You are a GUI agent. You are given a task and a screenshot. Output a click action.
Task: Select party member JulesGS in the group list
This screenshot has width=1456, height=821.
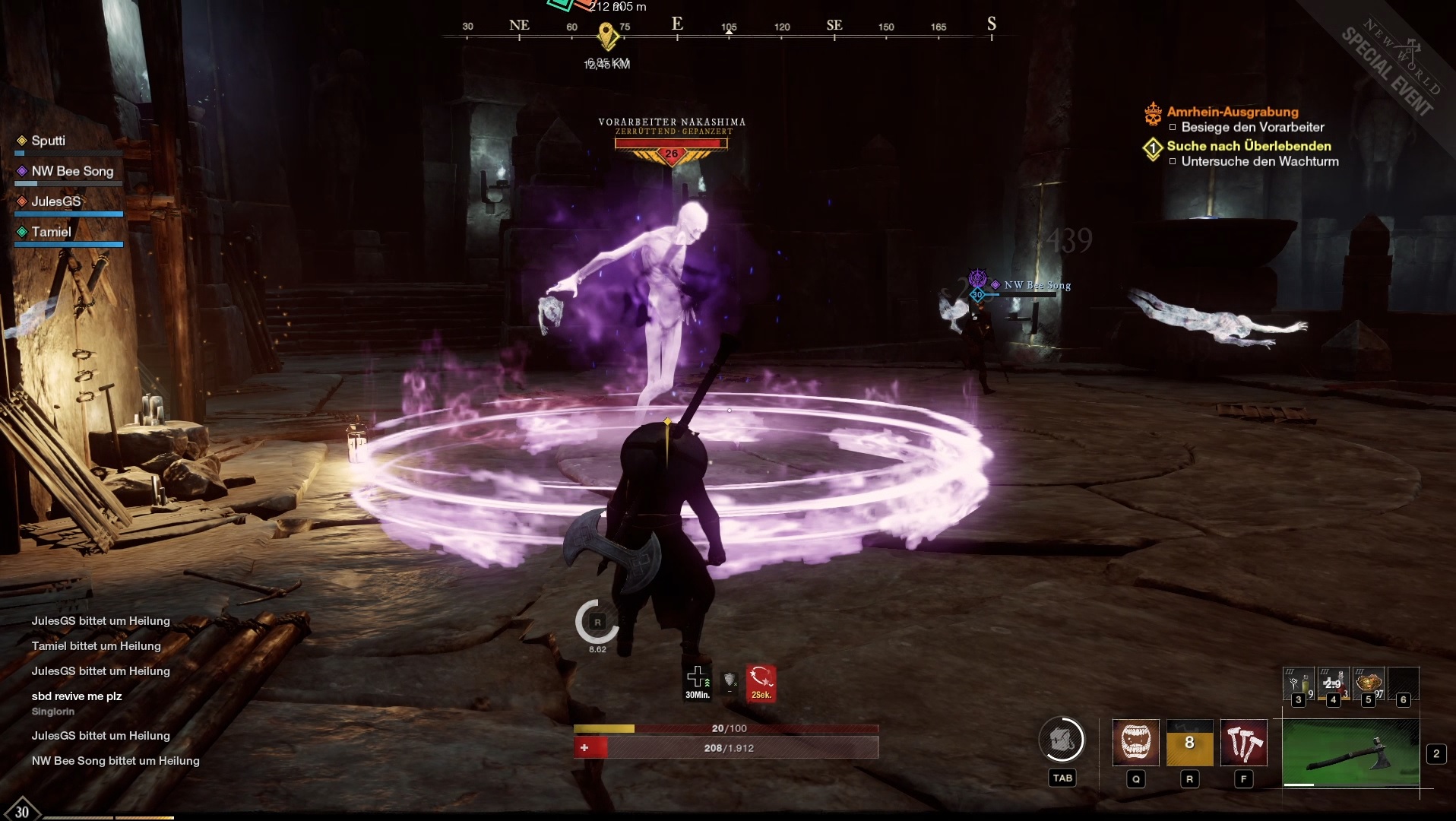pos(55,201)
